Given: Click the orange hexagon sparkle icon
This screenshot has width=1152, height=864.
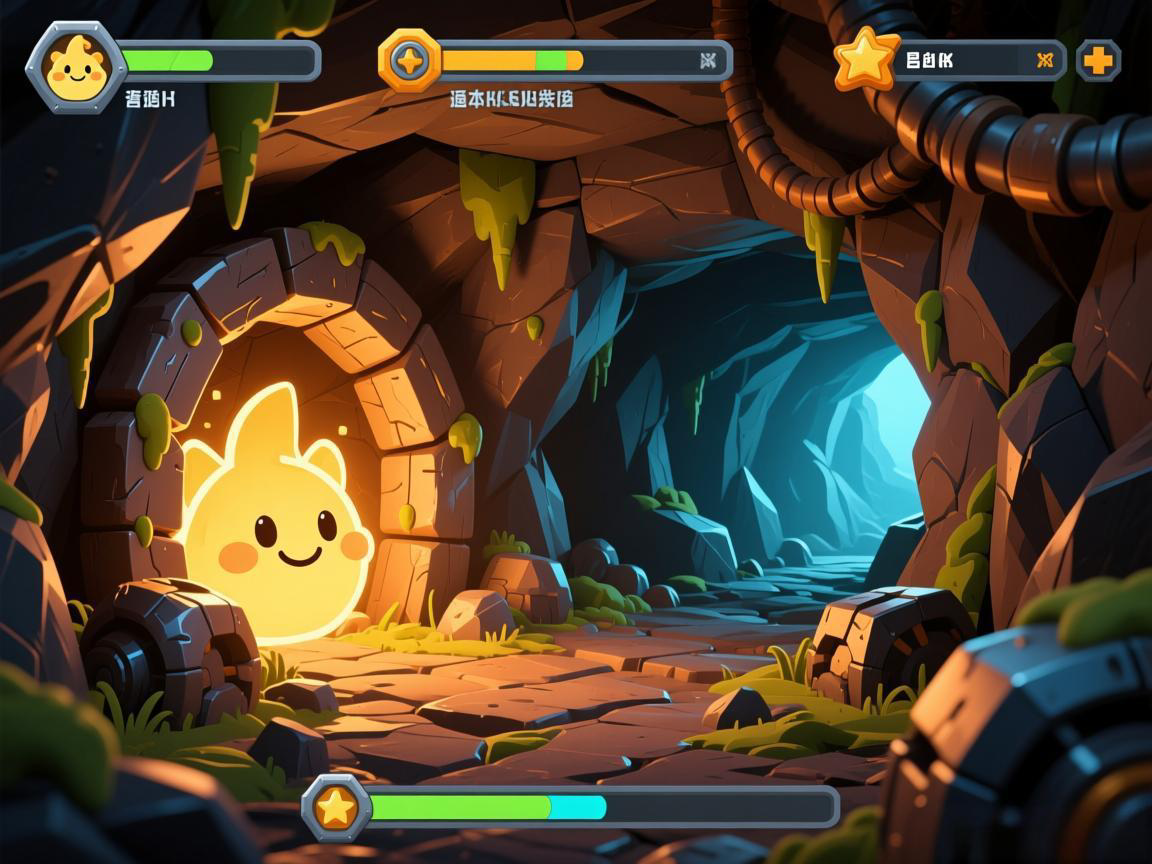Looking at the screenshot, I should (x=410, y=61).
